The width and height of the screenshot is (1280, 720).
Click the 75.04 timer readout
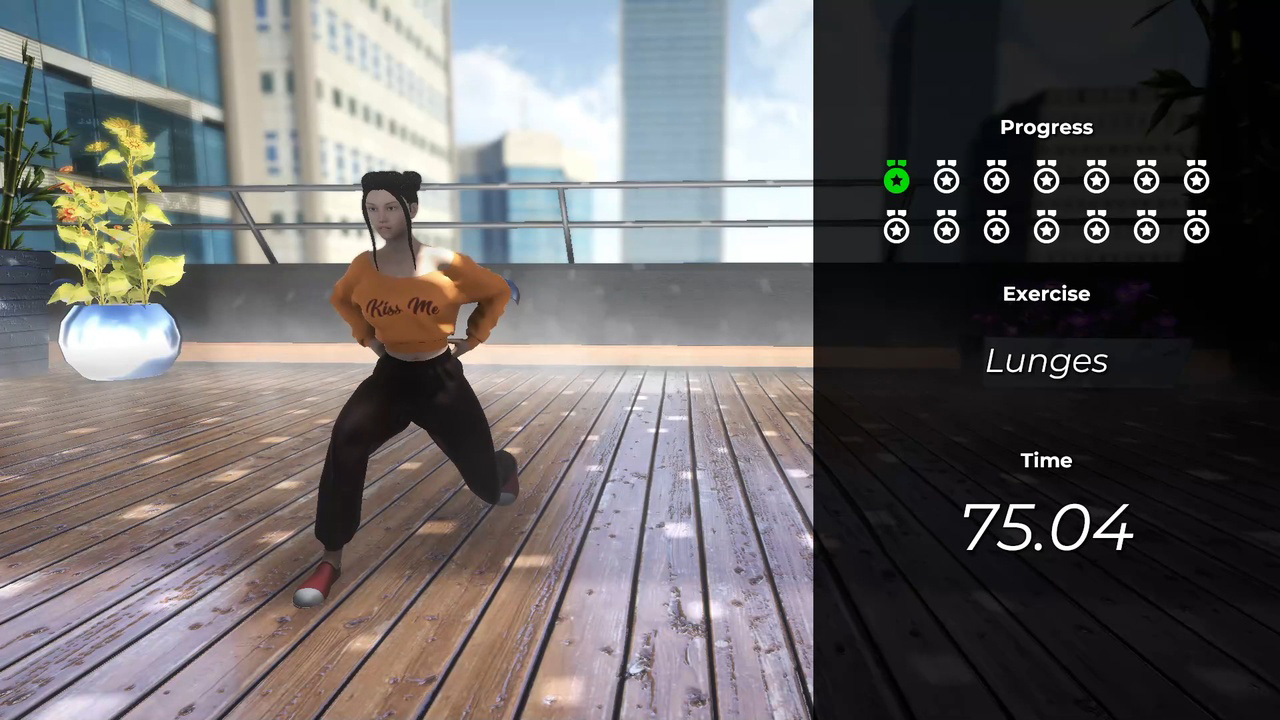coord(1046,528)
